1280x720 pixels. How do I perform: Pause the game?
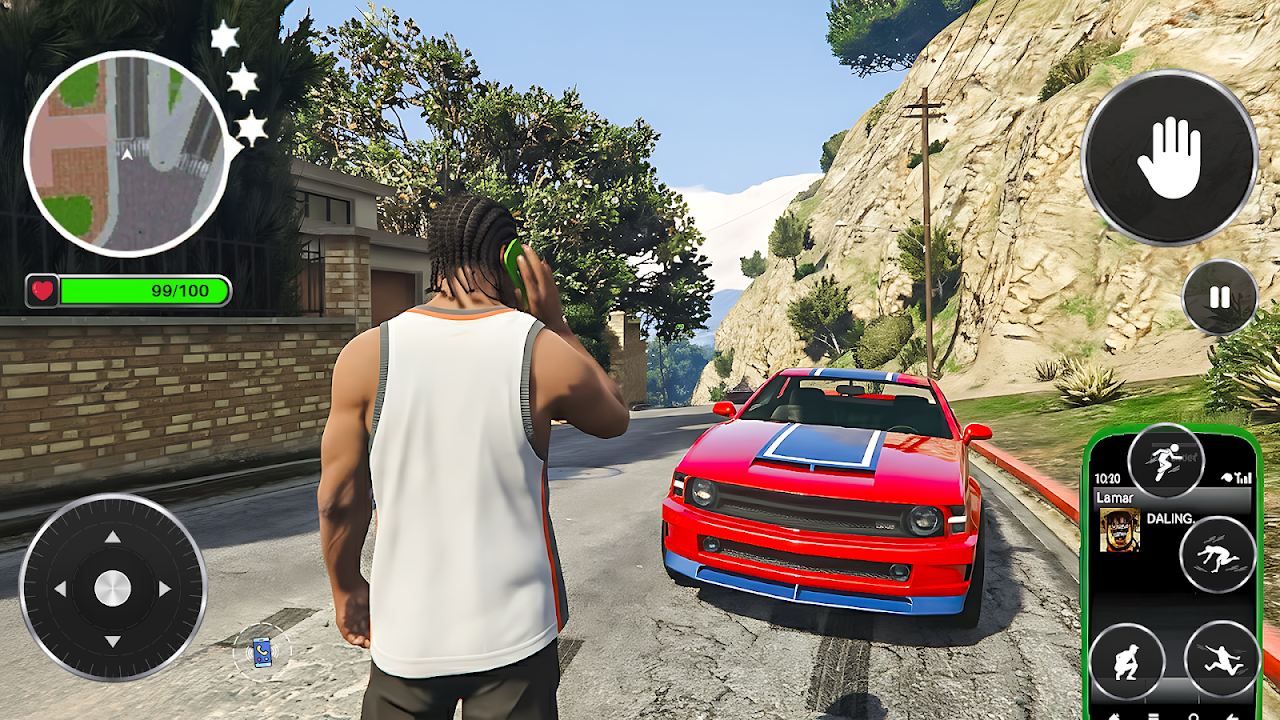pyautogui.click(x=1219, y=297)
